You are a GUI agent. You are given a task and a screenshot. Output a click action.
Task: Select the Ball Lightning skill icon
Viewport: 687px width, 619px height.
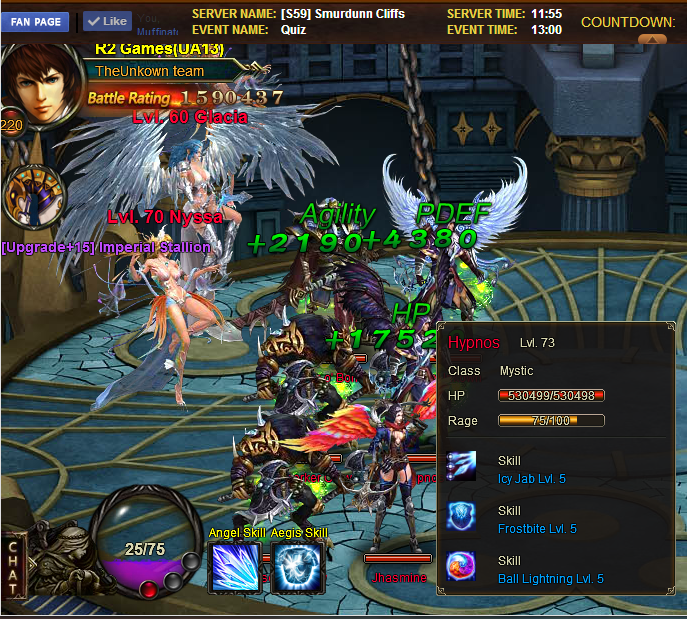(462, 567)
